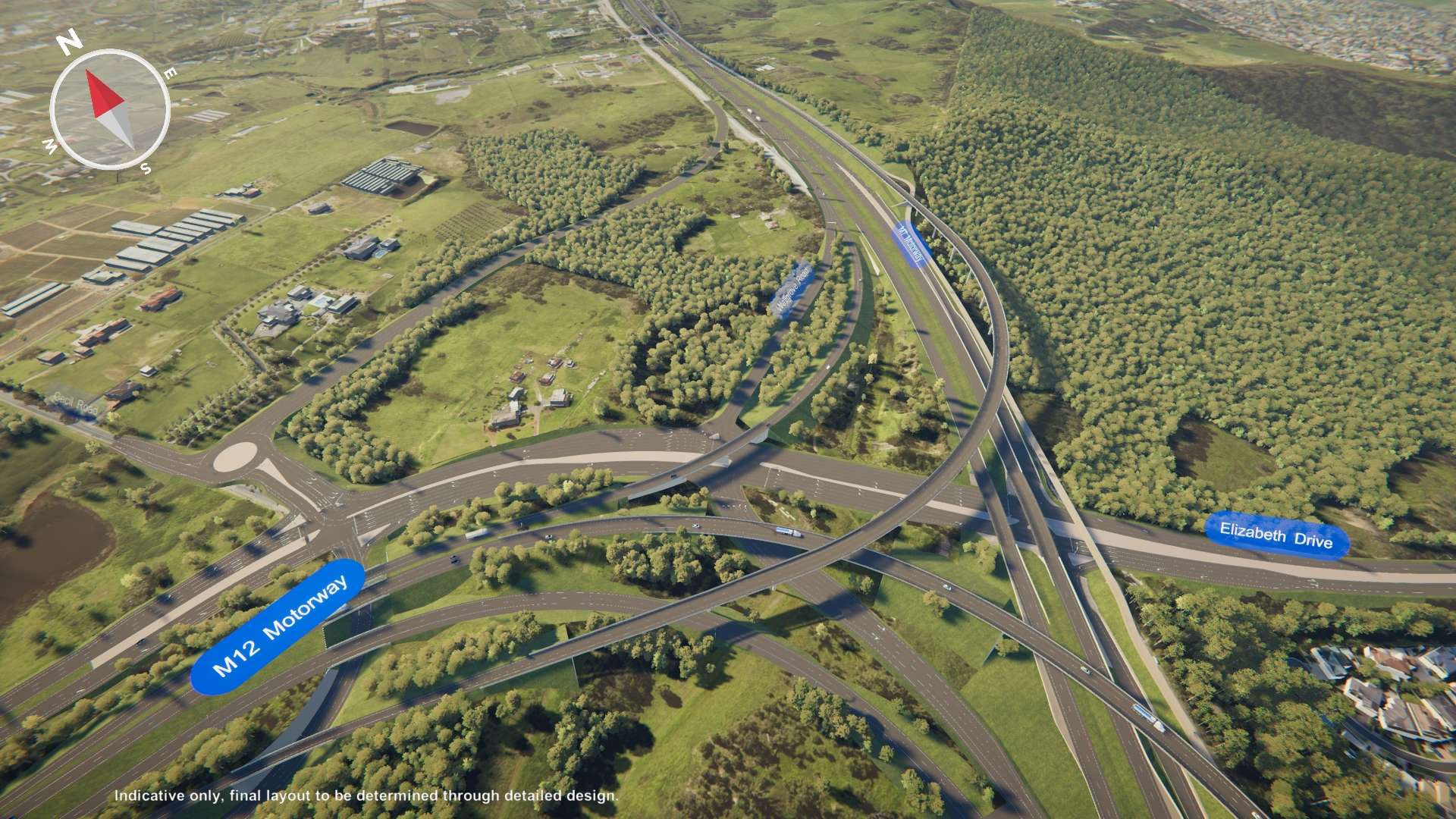Select the M12 Motorway label
1456x819 pixels.
[x=278, y=626]
